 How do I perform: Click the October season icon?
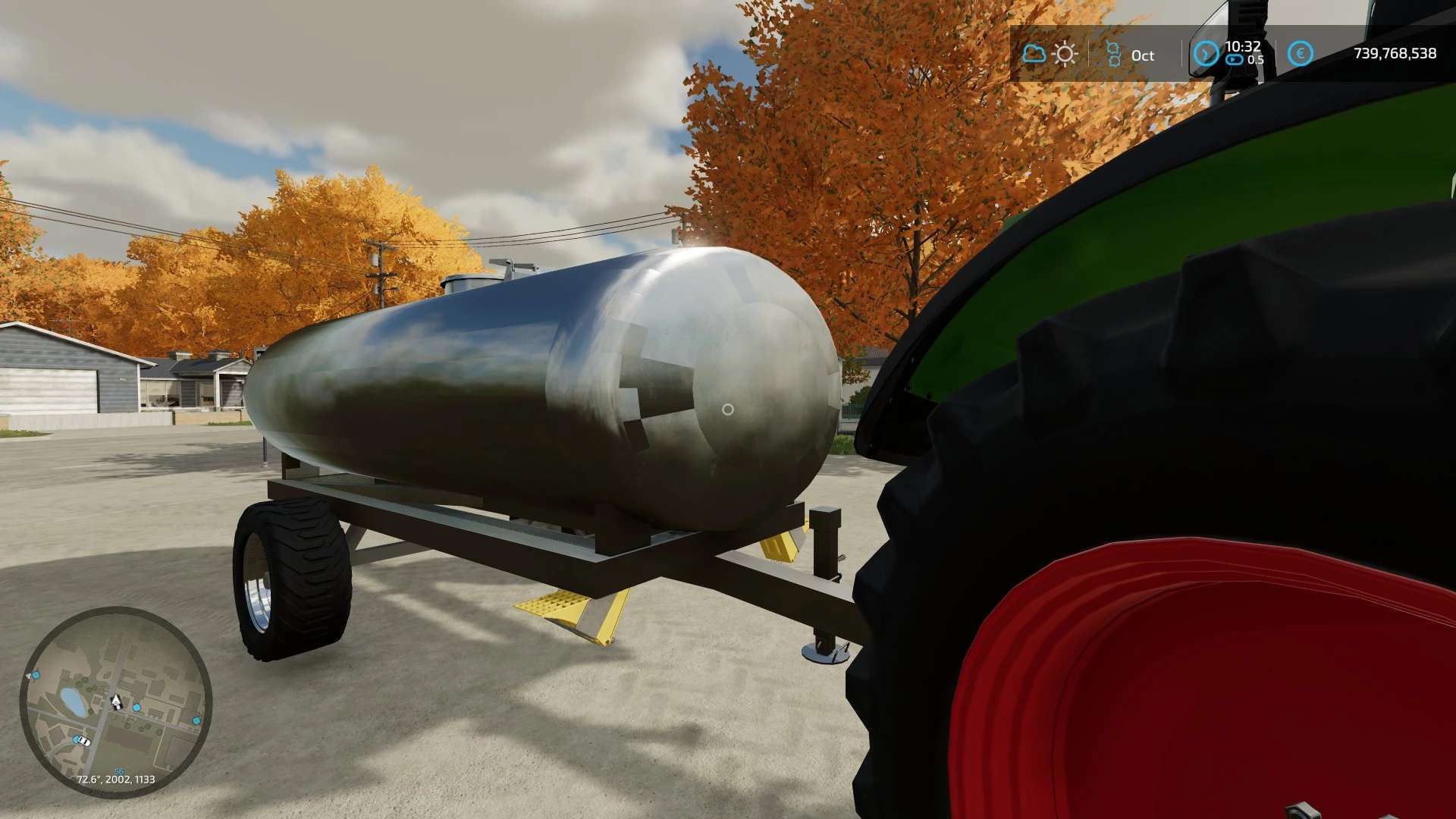click(x=1113, y=55)
